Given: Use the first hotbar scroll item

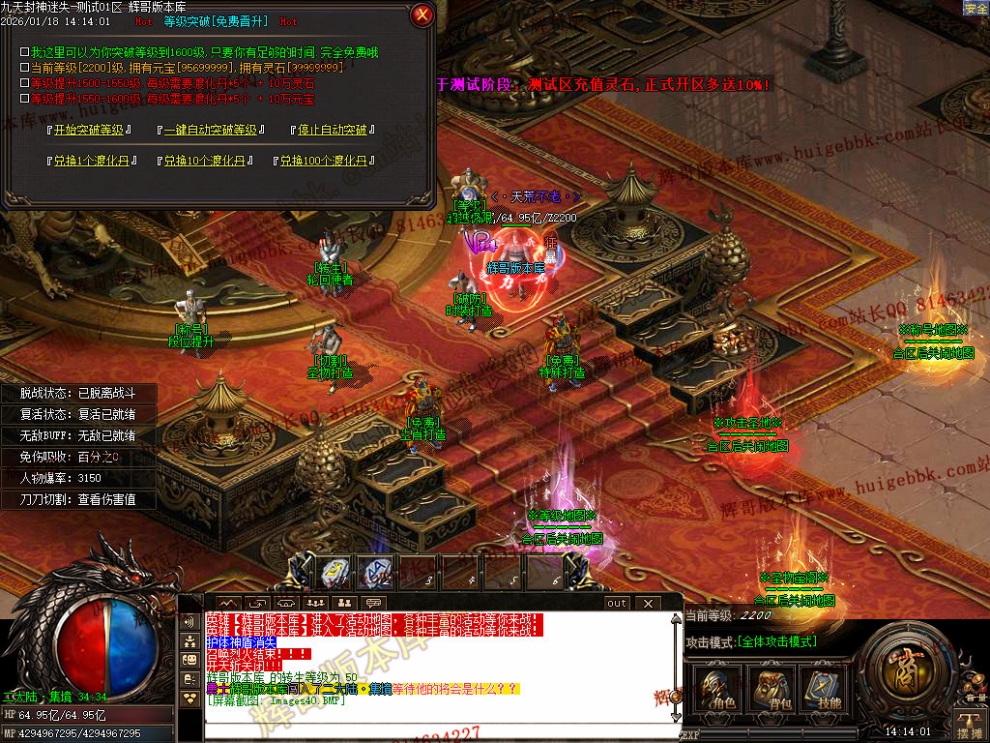Looking at the screenshot, I should coord(335,573).
